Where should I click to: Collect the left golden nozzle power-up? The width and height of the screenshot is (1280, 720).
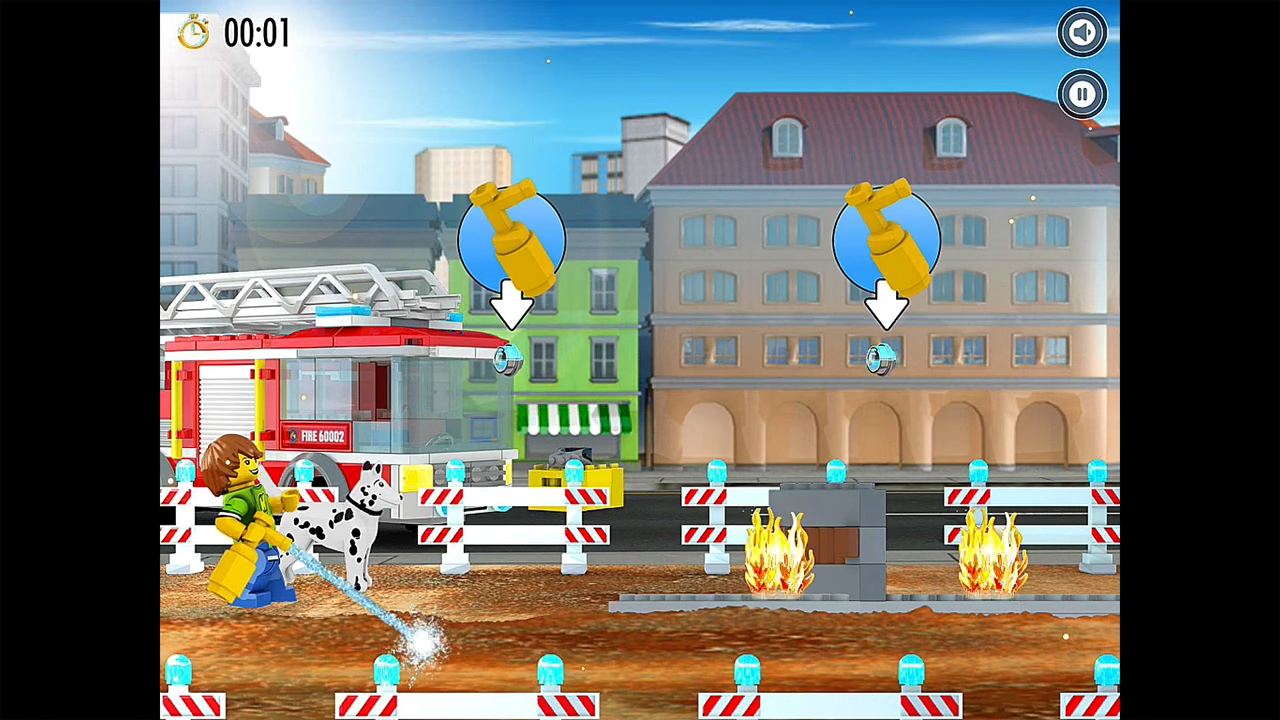click(512, 238)
